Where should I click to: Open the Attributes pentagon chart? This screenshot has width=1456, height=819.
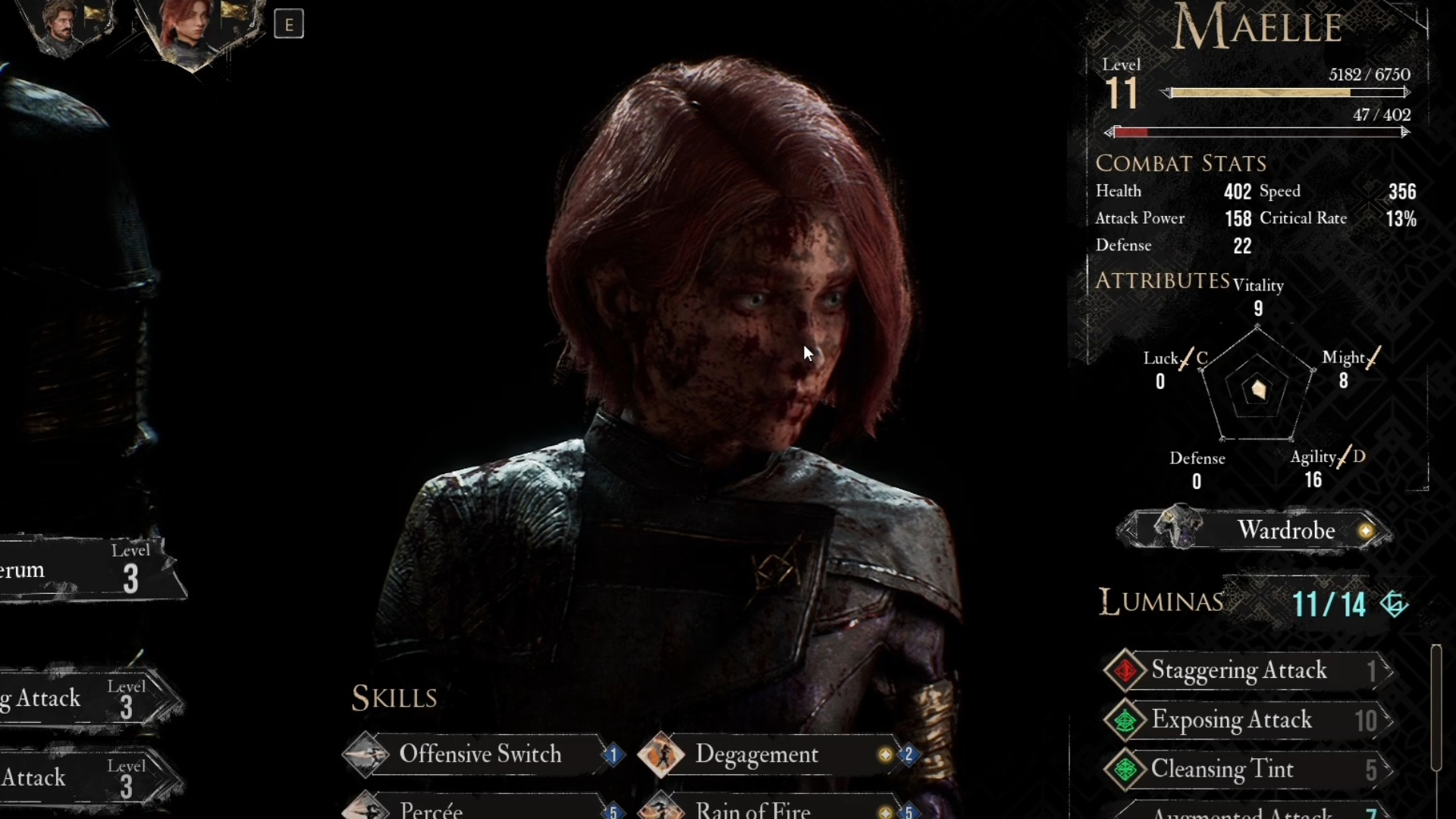1258,388
